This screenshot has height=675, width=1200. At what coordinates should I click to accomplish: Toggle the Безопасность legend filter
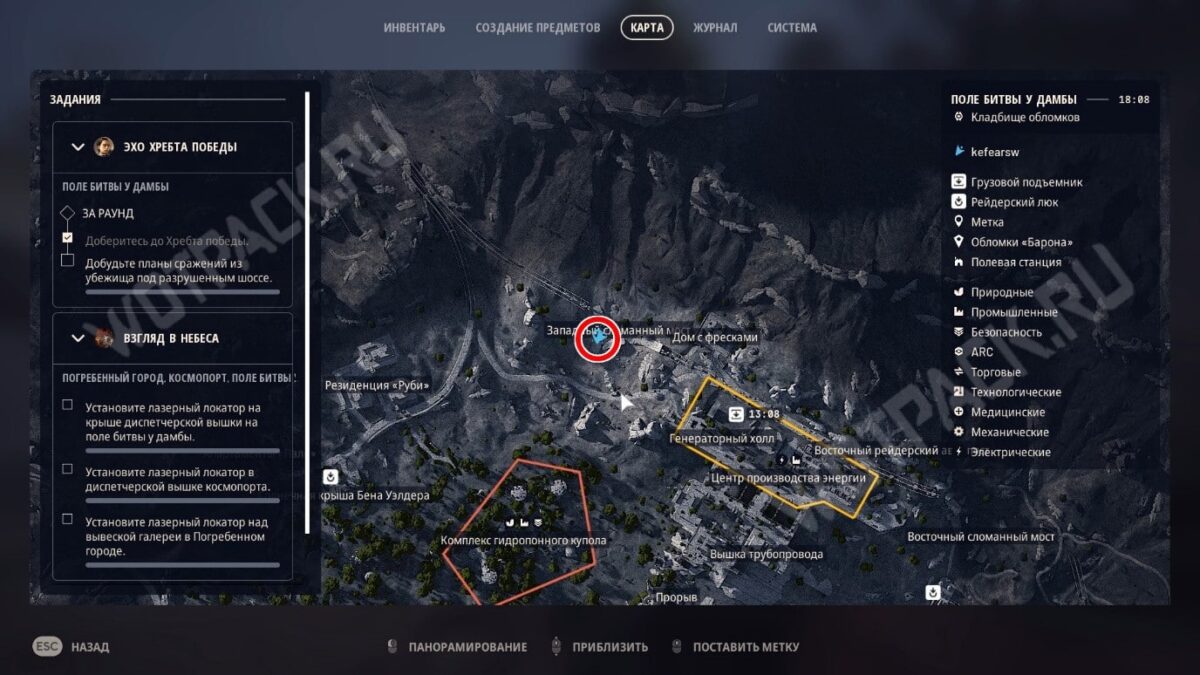point(1006,332)
